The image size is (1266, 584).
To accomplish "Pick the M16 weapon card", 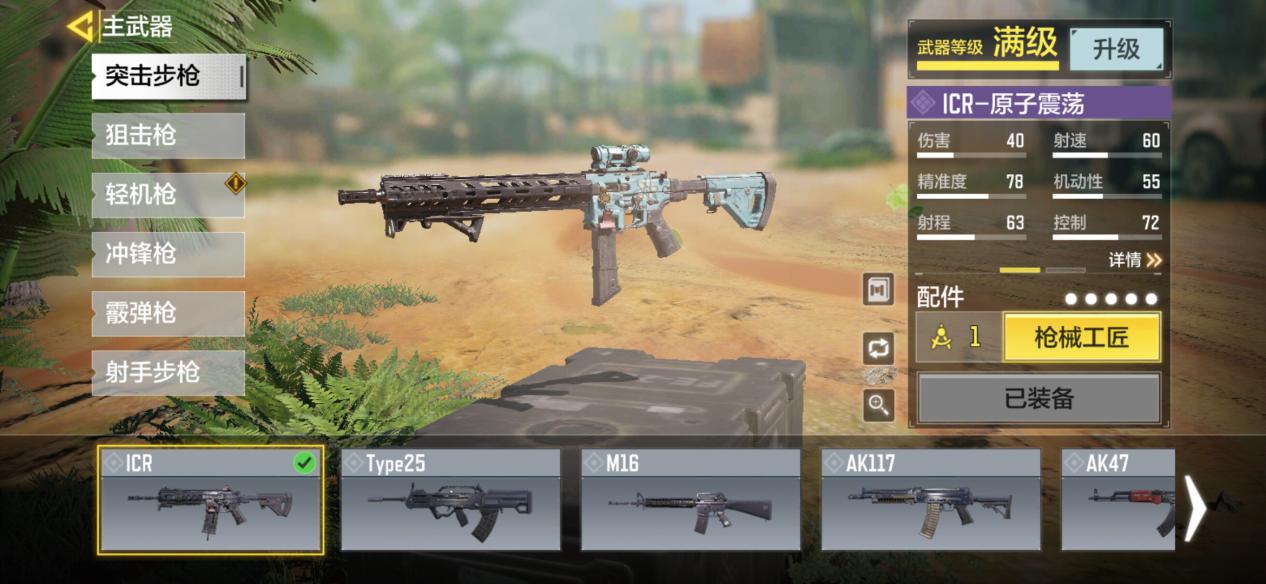I will click(690, 499).
